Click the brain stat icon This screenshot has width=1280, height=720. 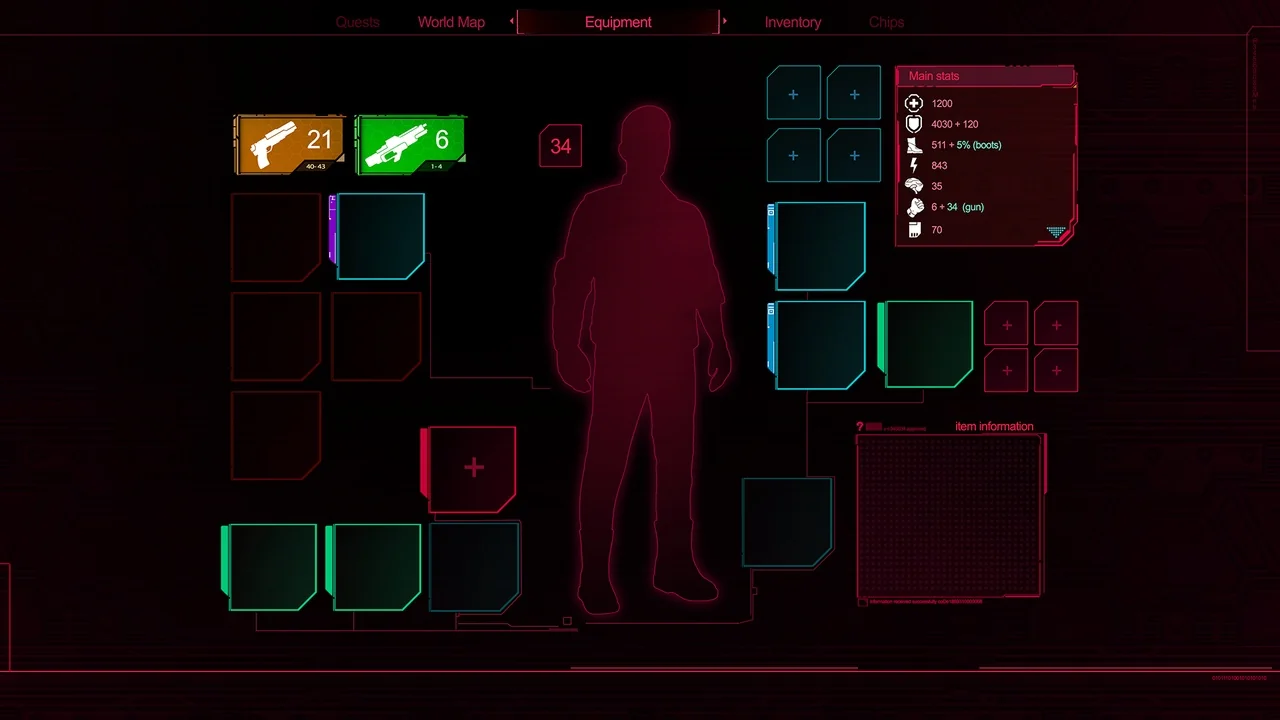click(x=913, y=186)
